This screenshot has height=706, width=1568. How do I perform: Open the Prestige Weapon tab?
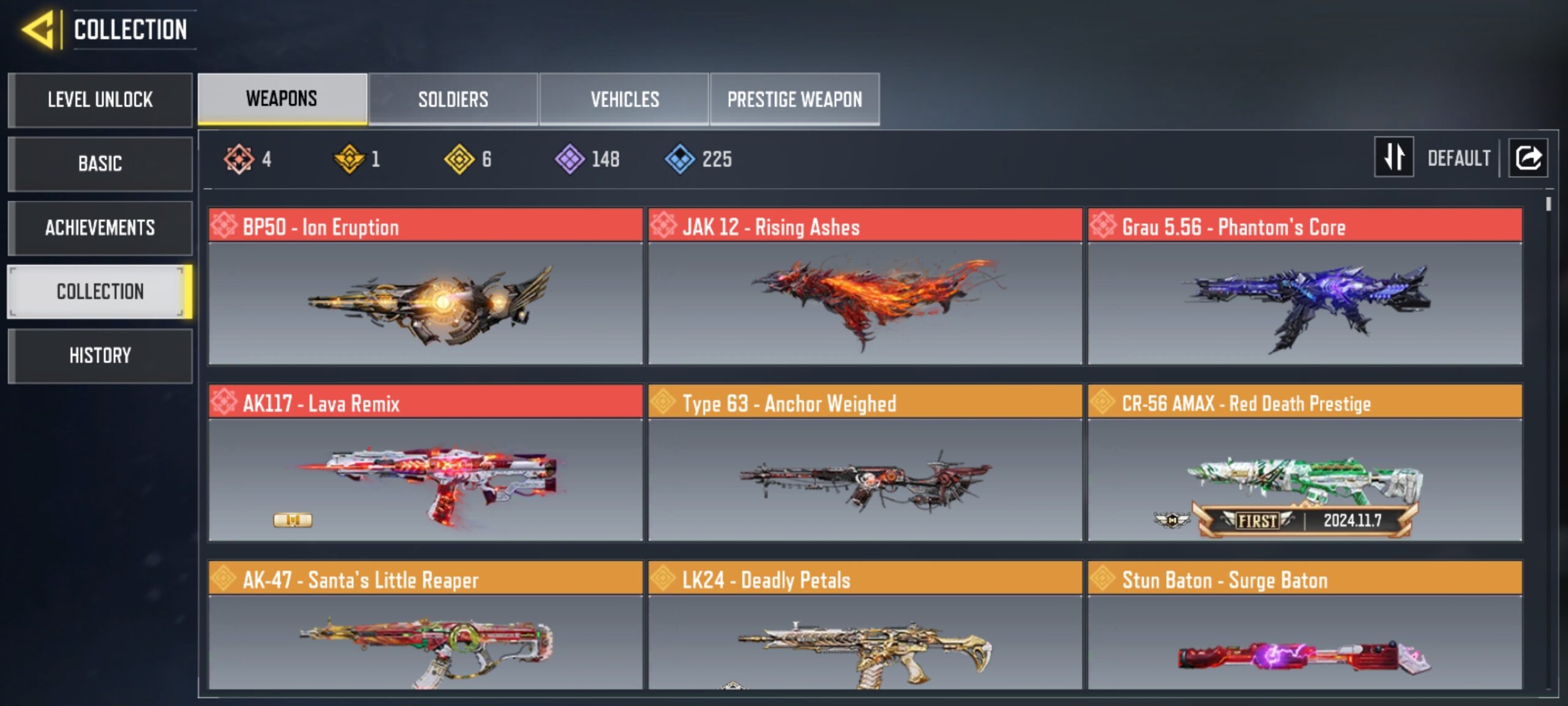795,98
